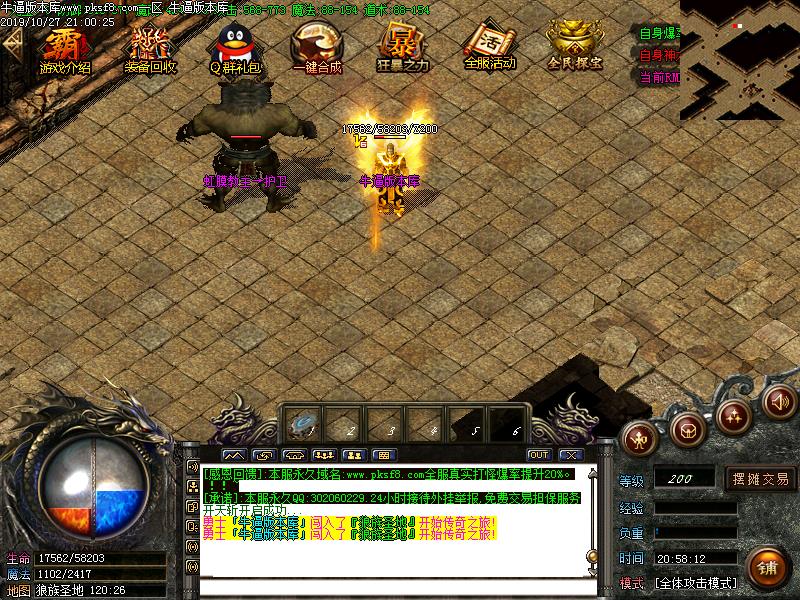This screenshot has width=800, height=600.
Task: Open the skills round button with stars
Action: 735,414
